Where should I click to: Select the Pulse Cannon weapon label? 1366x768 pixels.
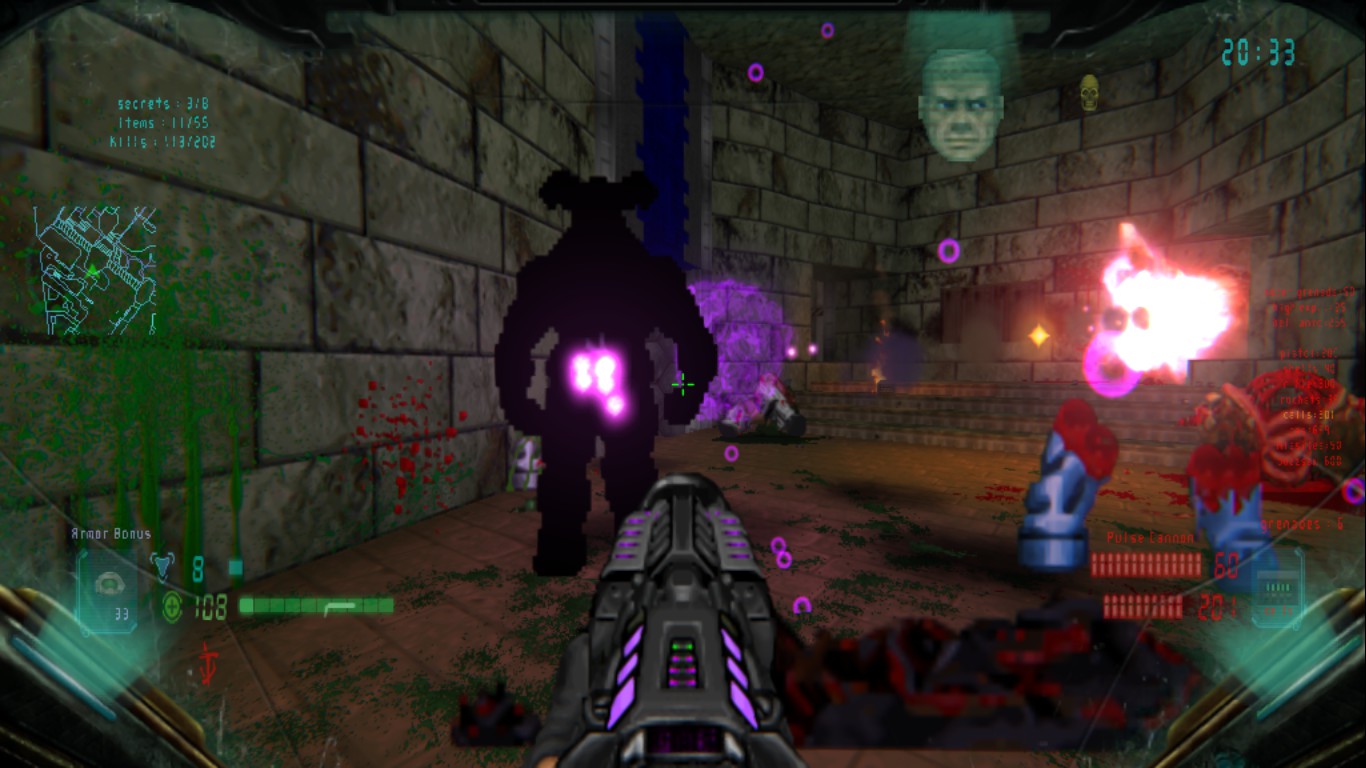click(x=1150, y=537)
